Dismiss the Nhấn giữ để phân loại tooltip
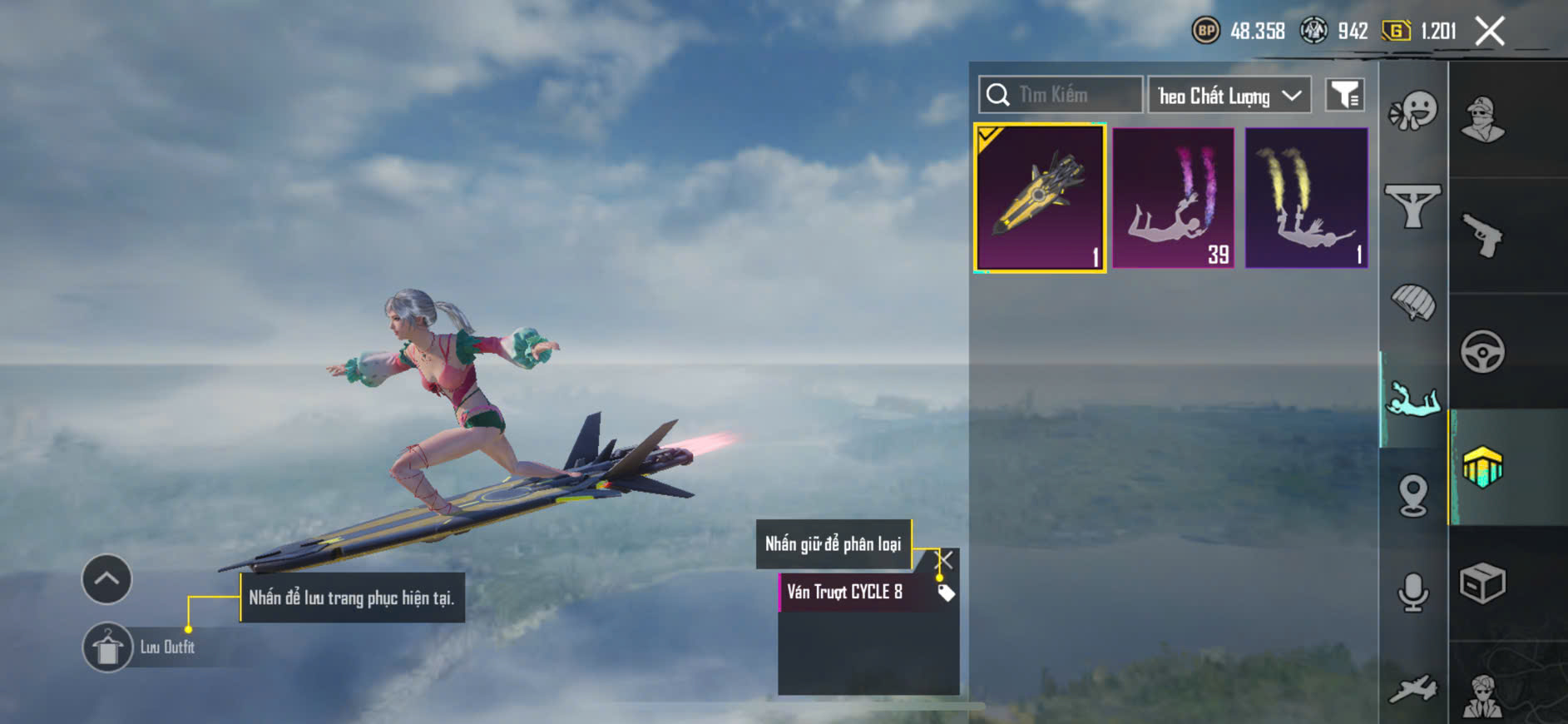This screenshot has width=1568, height=724. [946, 559]
